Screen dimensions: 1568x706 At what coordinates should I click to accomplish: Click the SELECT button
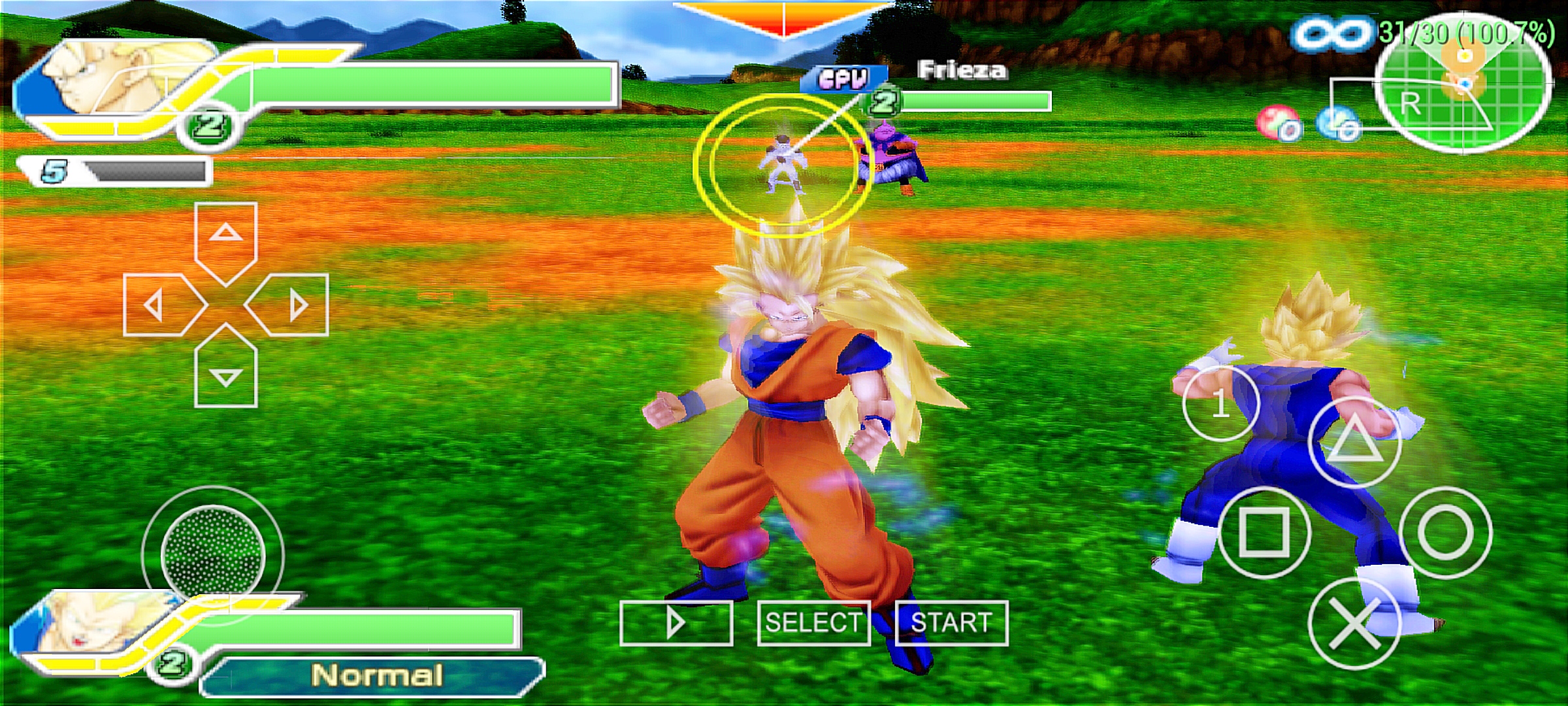click(x=813, y=622)
